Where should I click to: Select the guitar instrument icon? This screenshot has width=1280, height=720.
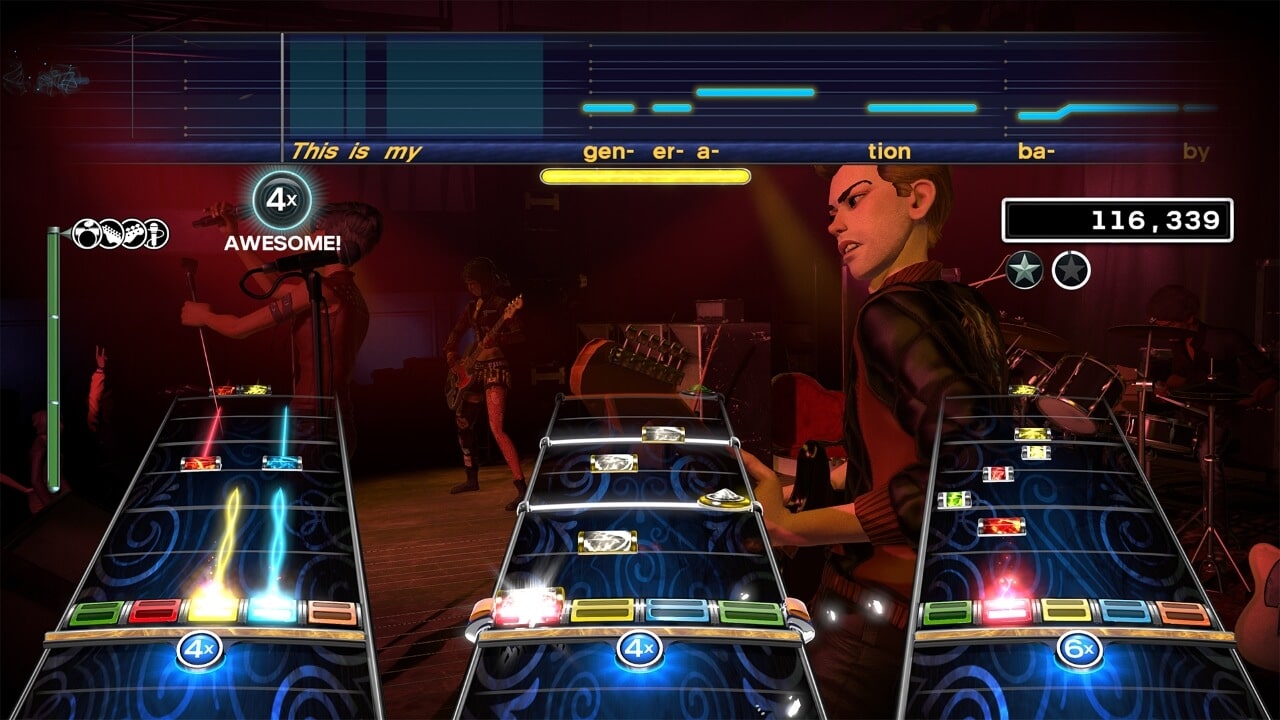tap(110, 232)
